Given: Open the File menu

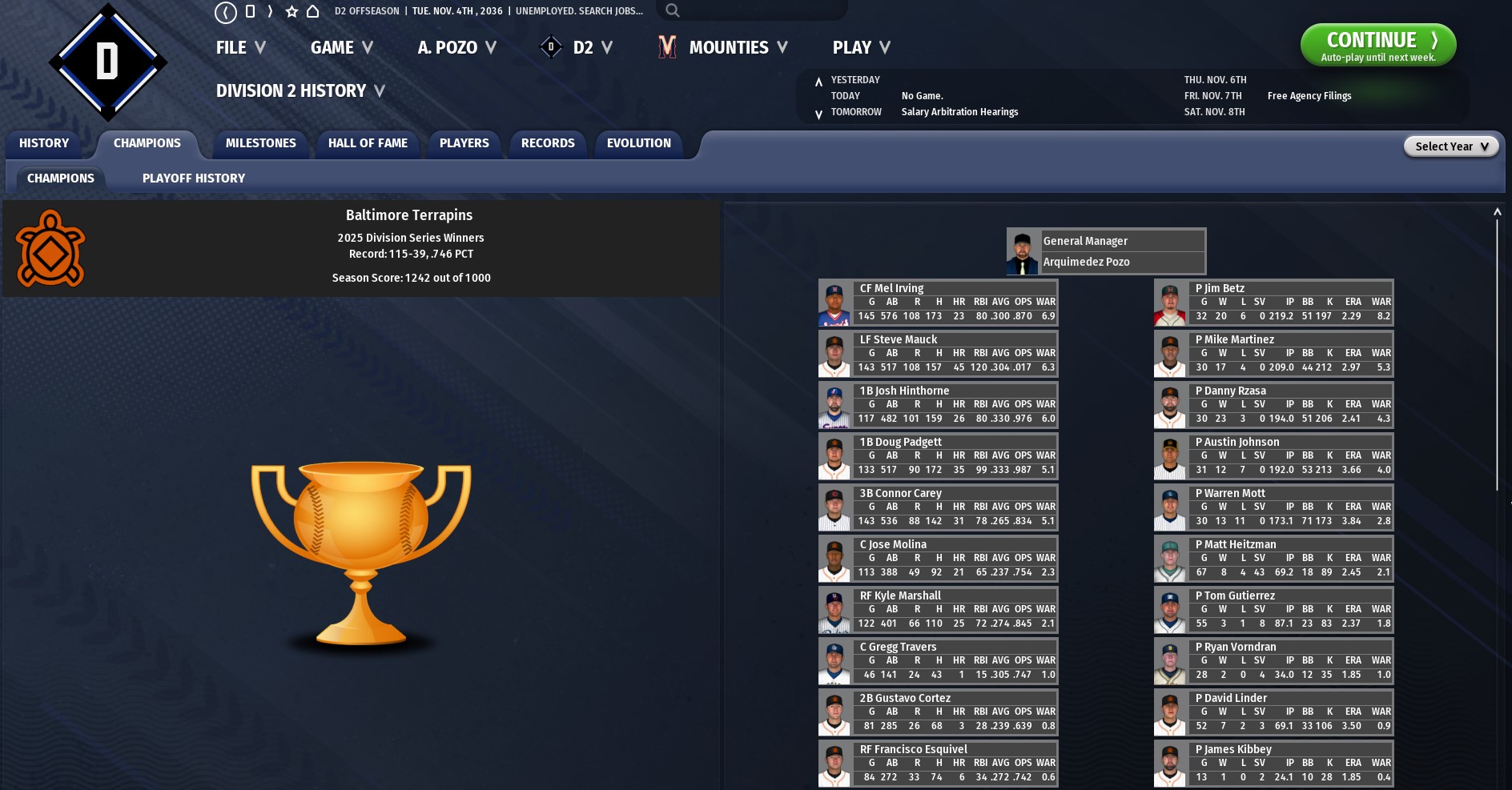Looking at the screenshot, I should tap(240, 48).
